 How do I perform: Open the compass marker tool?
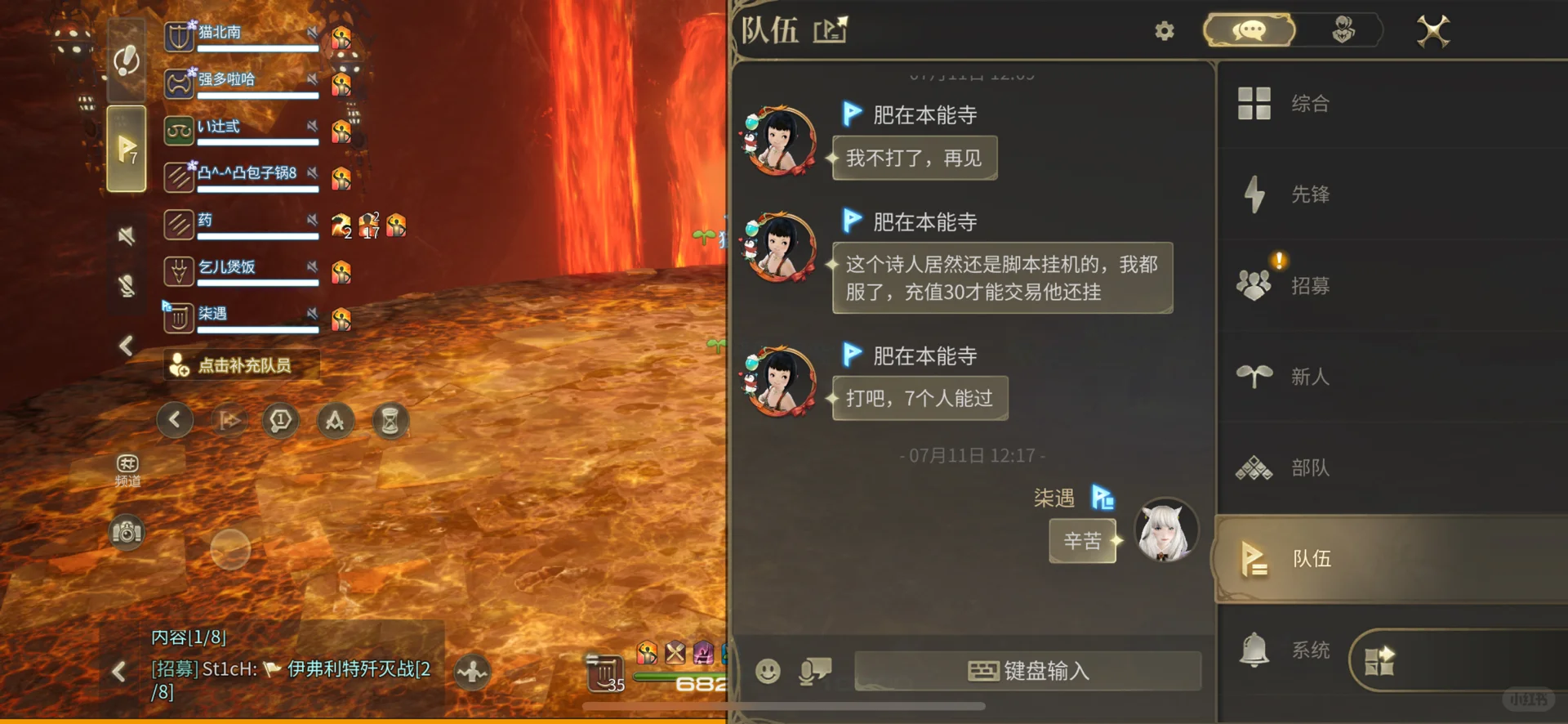336,419
